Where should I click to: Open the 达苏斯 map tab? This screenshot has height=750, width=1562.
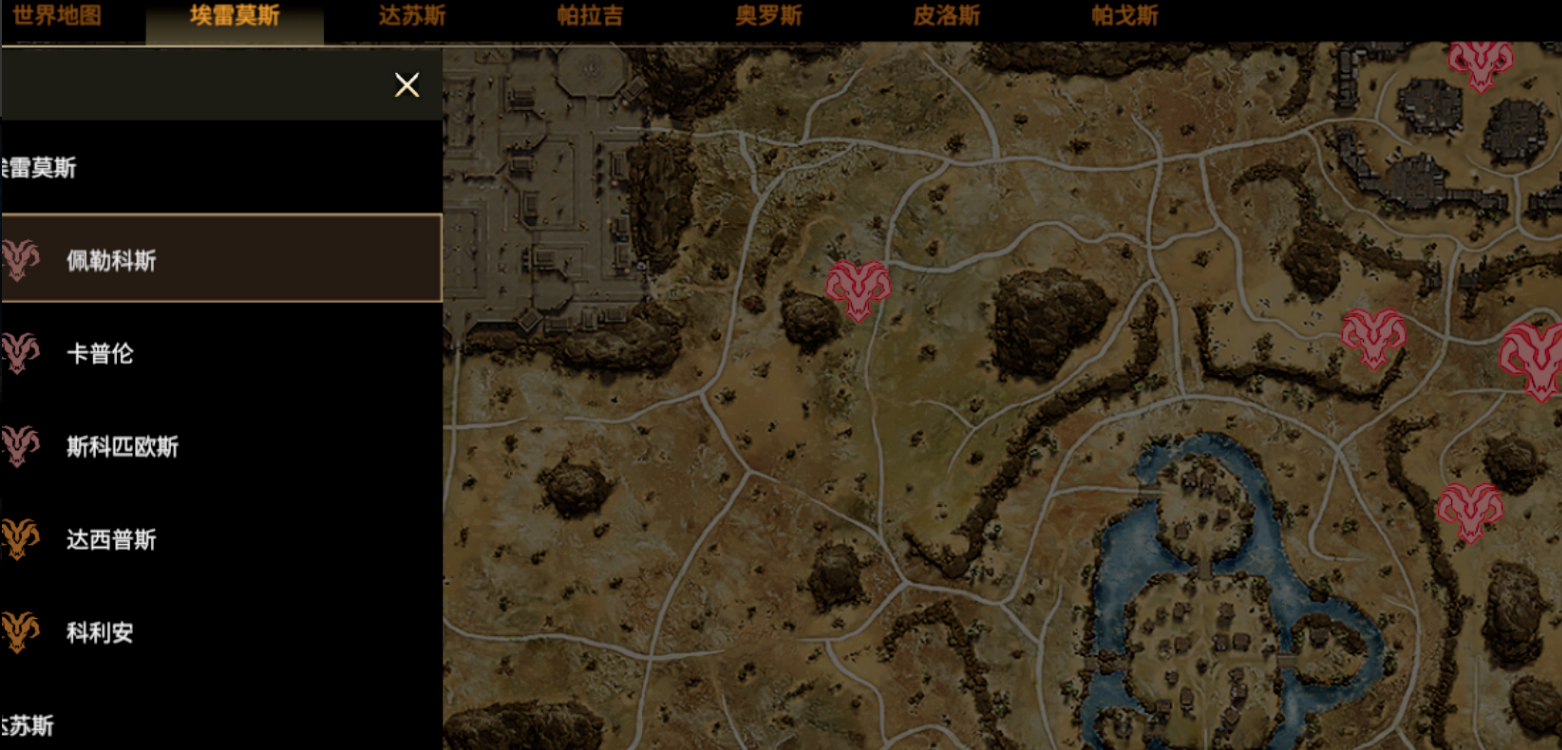[412, 16]
